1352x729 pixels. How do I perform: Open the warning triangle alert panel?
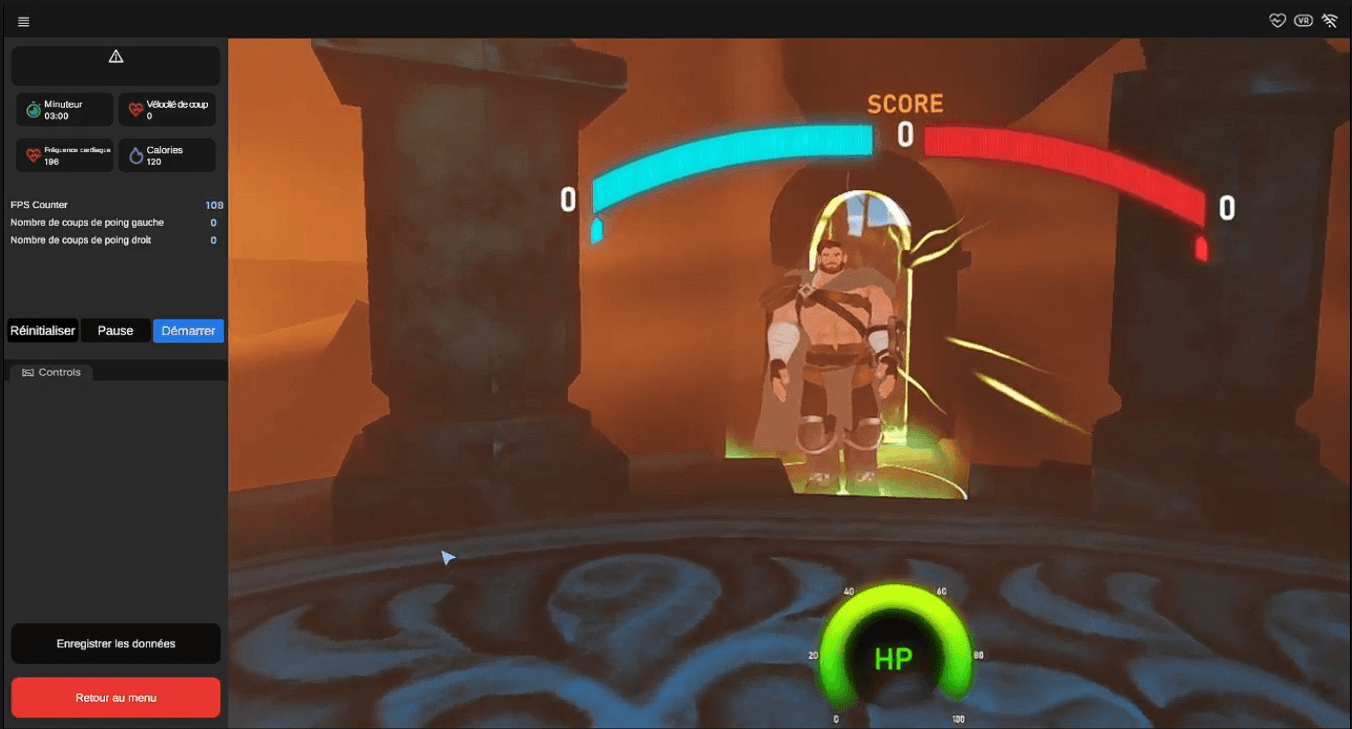[116, 57]
